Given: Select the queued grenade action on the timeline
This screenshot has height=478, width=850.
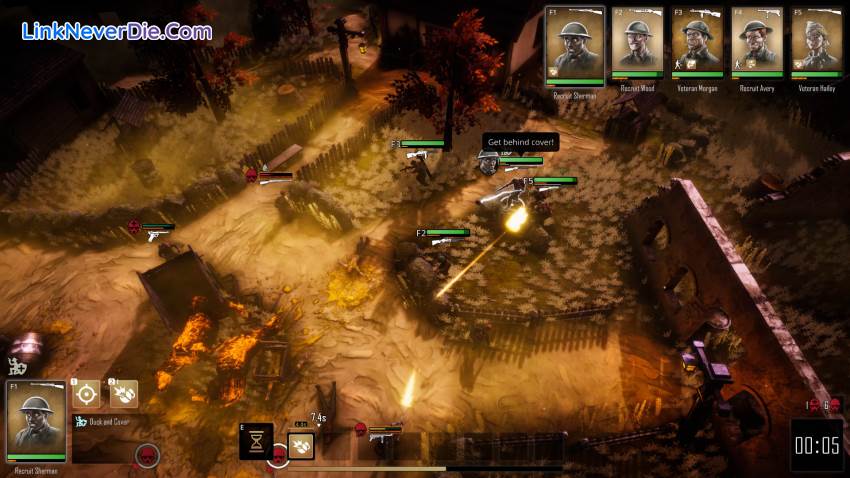Looking at the screenshot, I should [301, 445].
